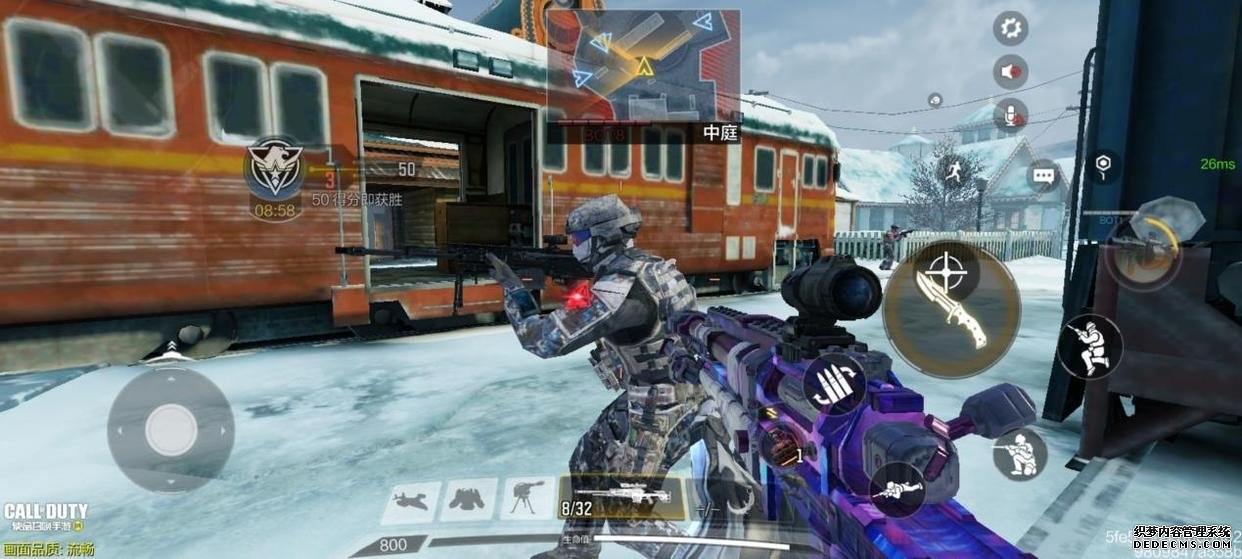
Task: Tap the jump soldier icon
Action: (x=1090, y=346)
